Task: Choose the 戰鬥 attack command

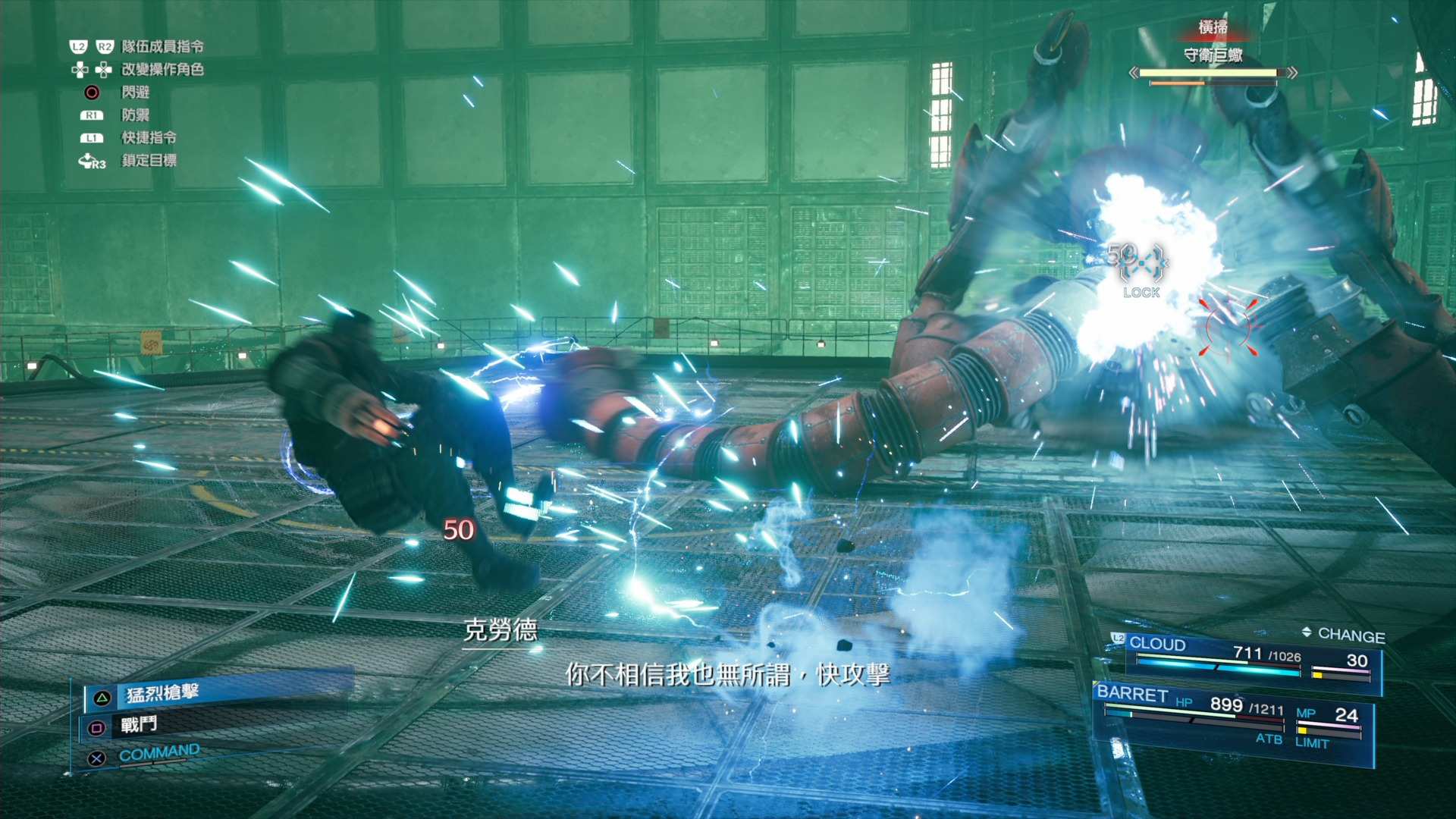Action: 139,725
